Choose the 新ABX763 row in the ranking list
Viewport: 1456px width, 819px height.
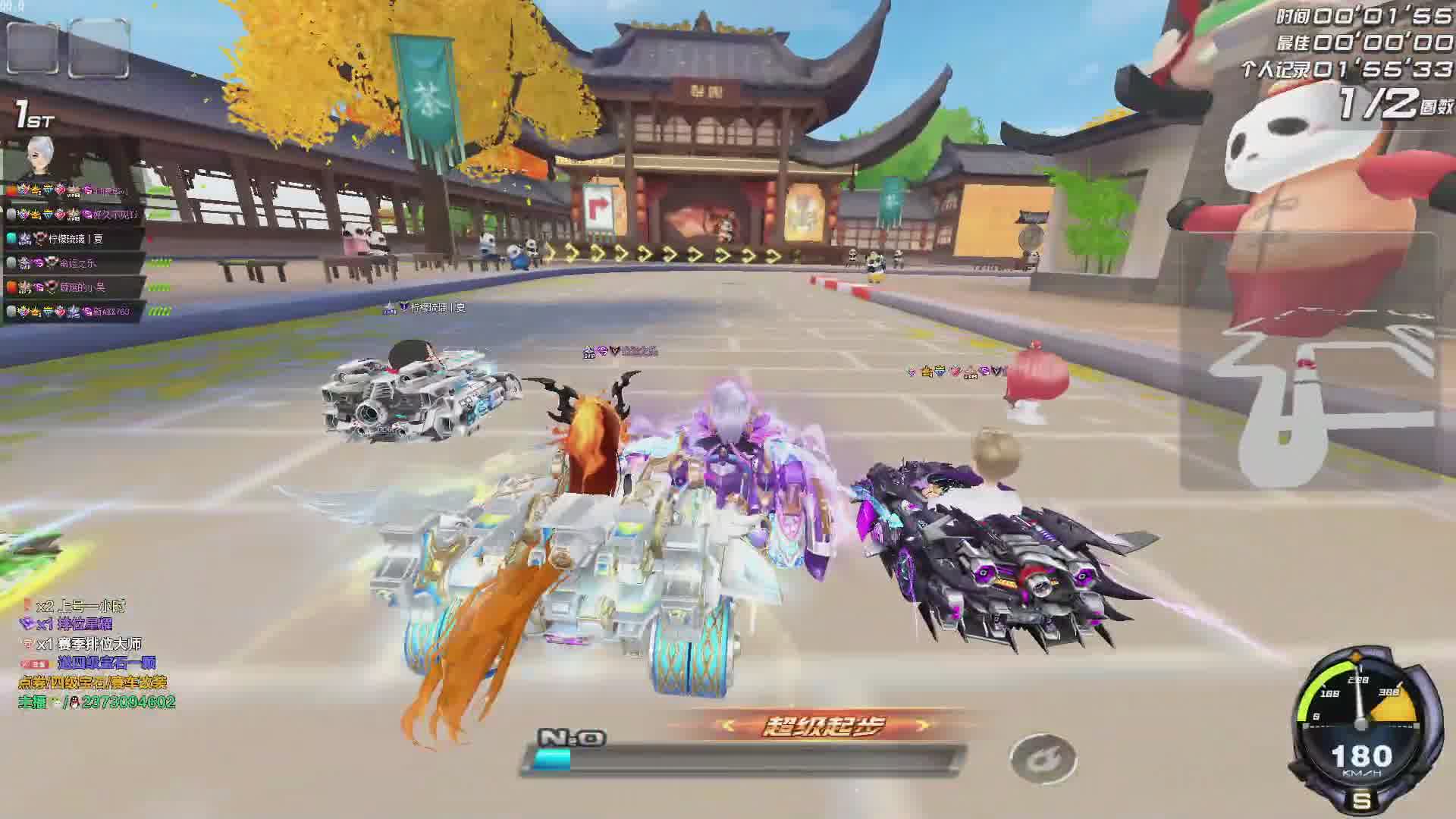(74, 311)
